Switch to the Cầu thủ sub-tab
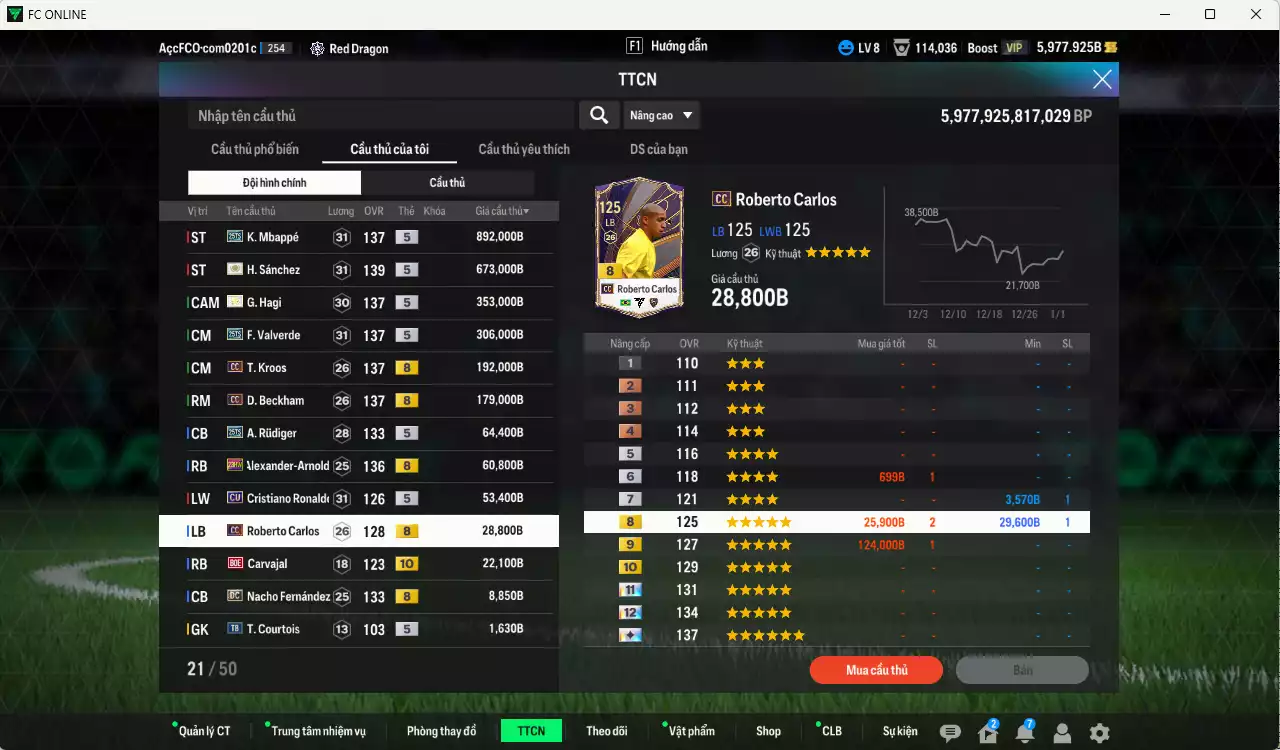The image size is (1280, 750). click(x=447, y=182)
